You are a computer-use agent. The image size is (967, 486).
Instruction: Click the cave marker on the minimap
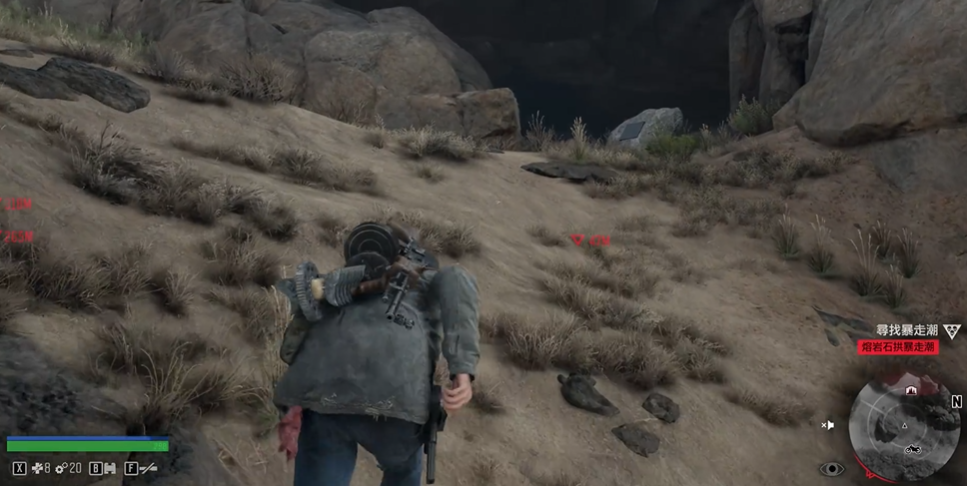click(x=910, y=389)
